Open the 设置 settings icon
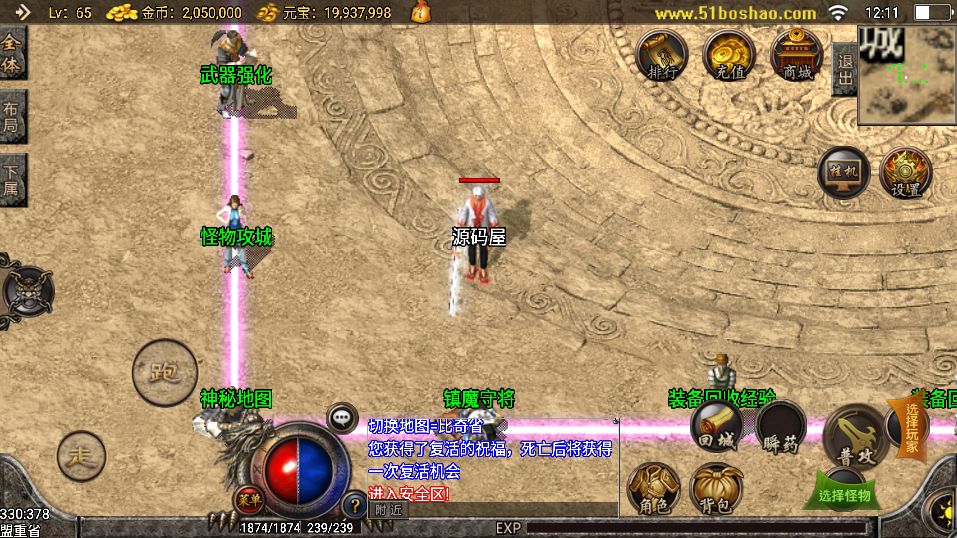This screenshot has width=957, height=538. (905, 173)
